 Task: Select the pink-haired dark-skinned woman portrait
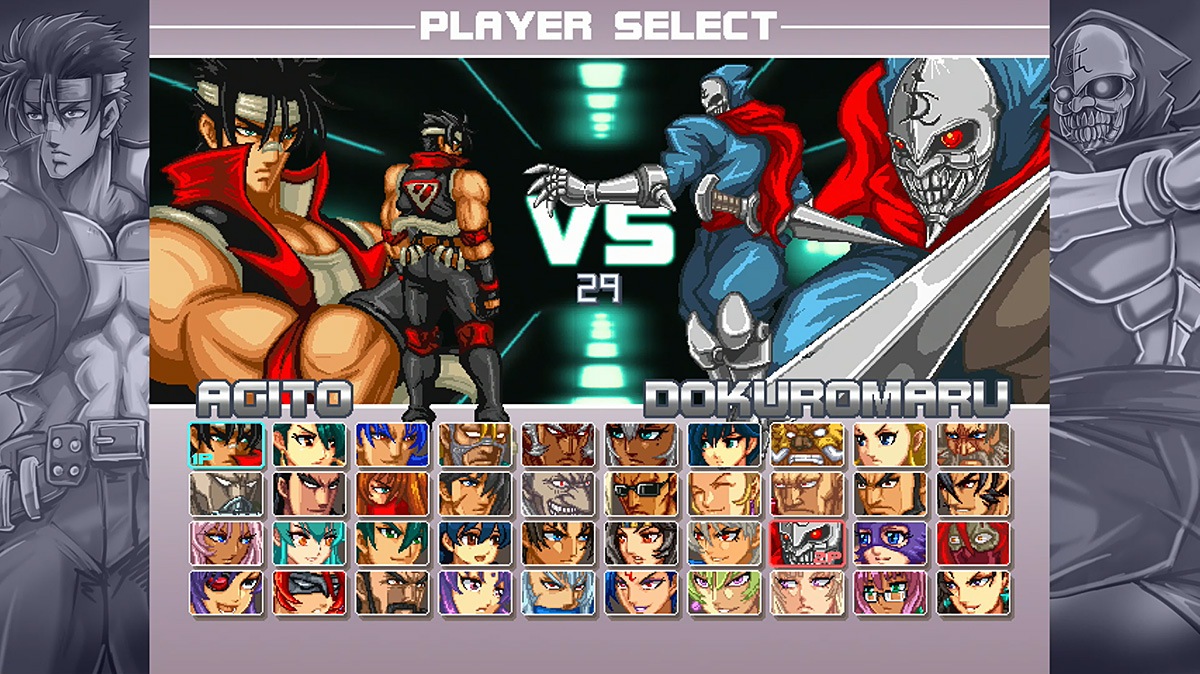click(x=226, y=543)
